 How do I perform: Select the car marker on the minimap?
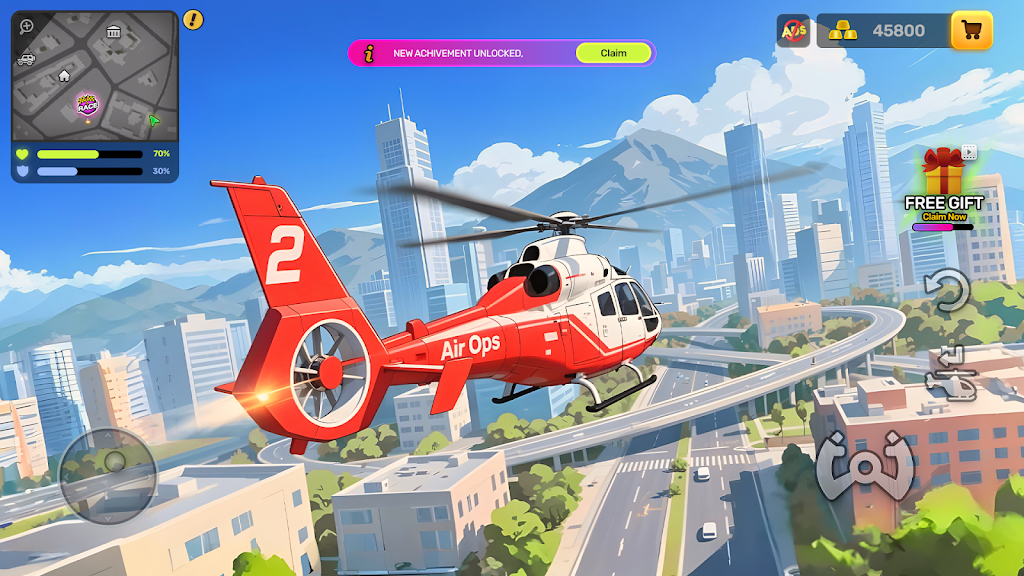pyautogui.click(x=26, y=59)
